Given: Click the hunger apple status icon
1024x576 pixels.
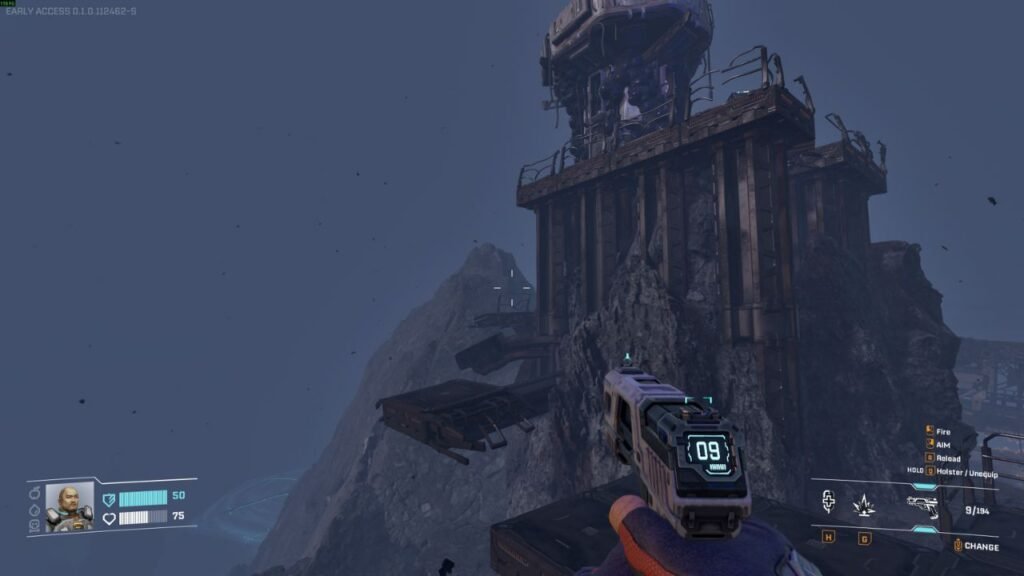Looking at the screenshot, I should point(34,493).
